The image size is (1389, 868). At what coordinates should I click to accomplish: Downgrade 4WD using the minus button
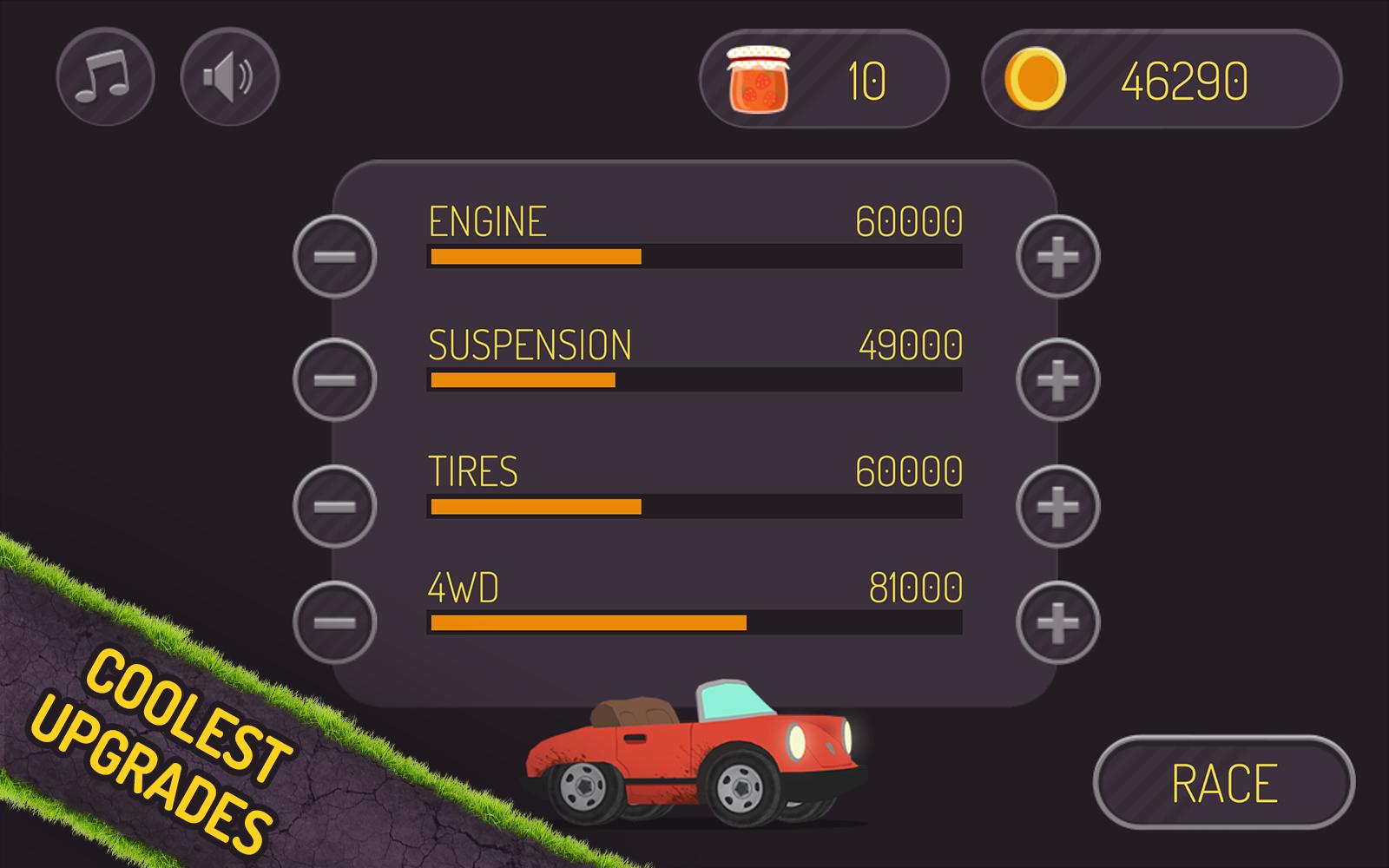click(x=332, y=621)
